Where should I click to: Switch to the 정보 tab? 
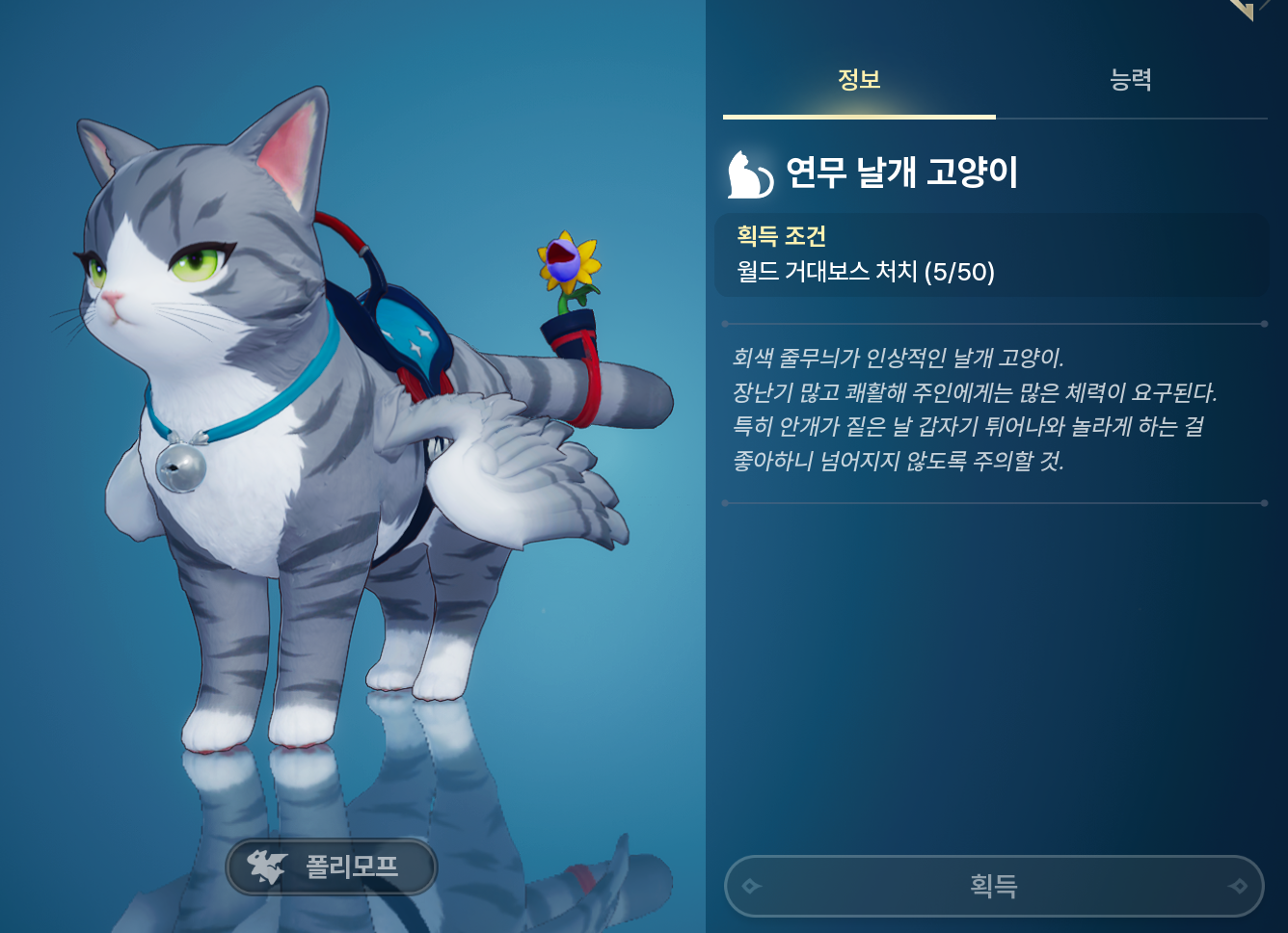click(859, 80)
